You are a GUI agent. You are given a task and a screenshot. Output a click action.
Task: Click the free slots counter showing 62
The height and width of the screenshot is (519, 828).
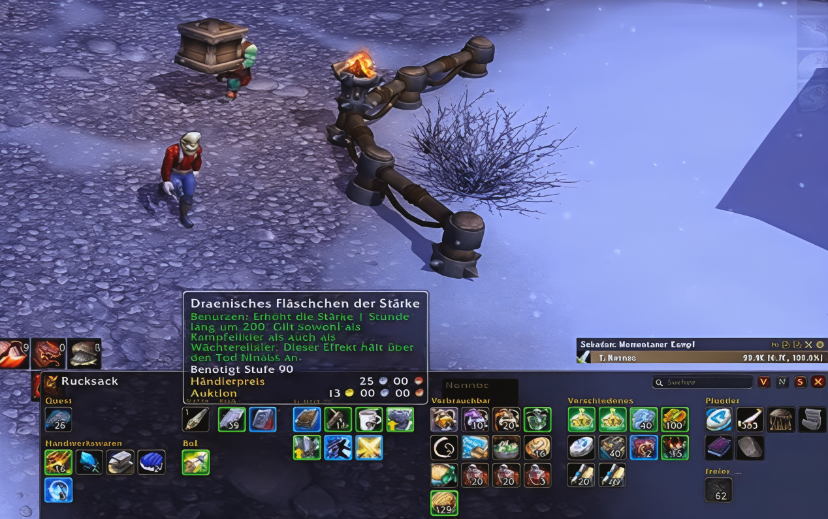point(718,489)
